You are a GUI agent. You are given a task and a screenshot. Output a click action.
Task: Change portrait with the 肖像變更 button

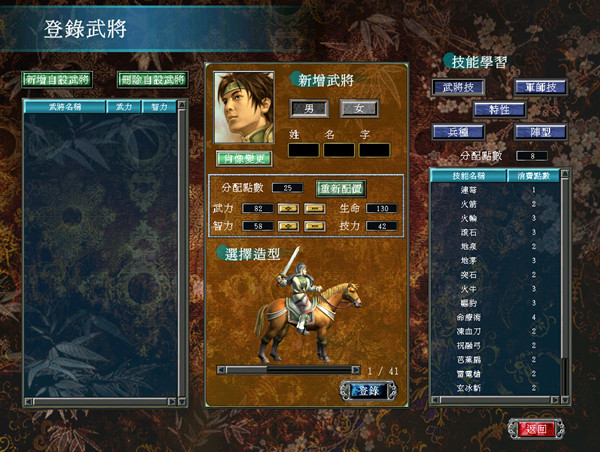pyautogui.click(x=244, y=158)
